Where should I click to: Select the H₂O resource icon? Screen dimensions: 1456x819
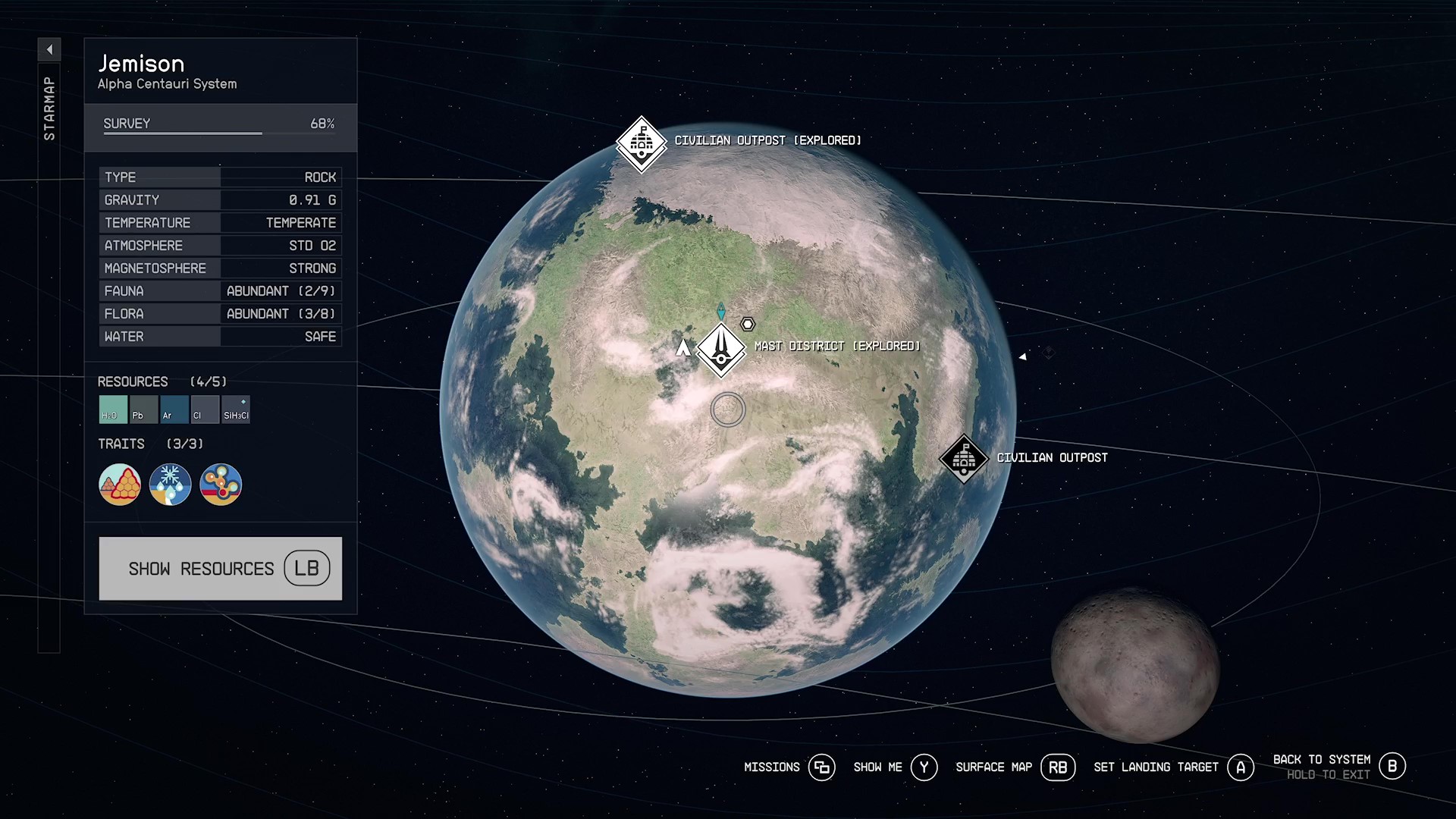pyautogui.click(x=111, y=409)
